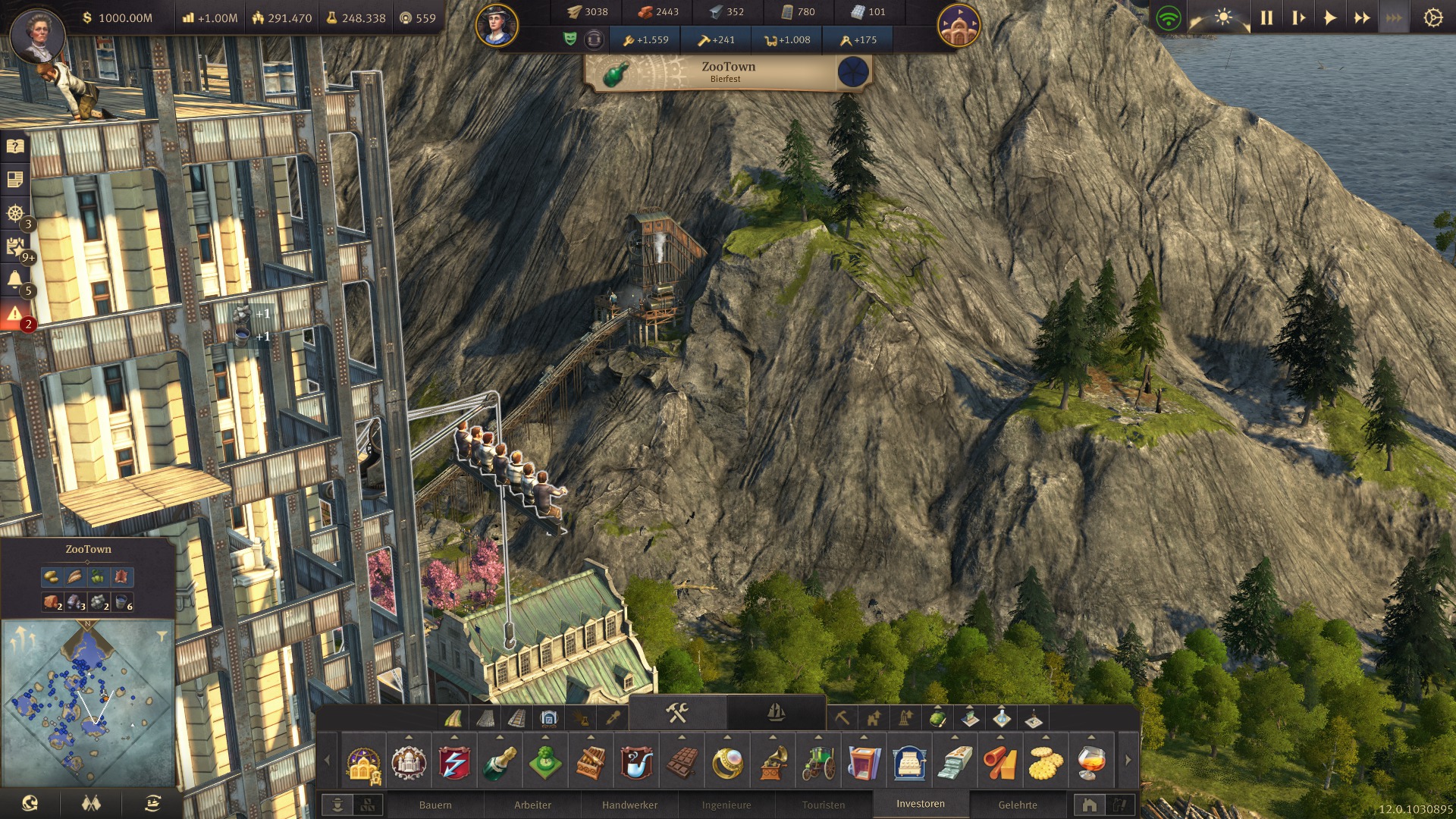Toggle the minimap filter funnel

(162, 635)
